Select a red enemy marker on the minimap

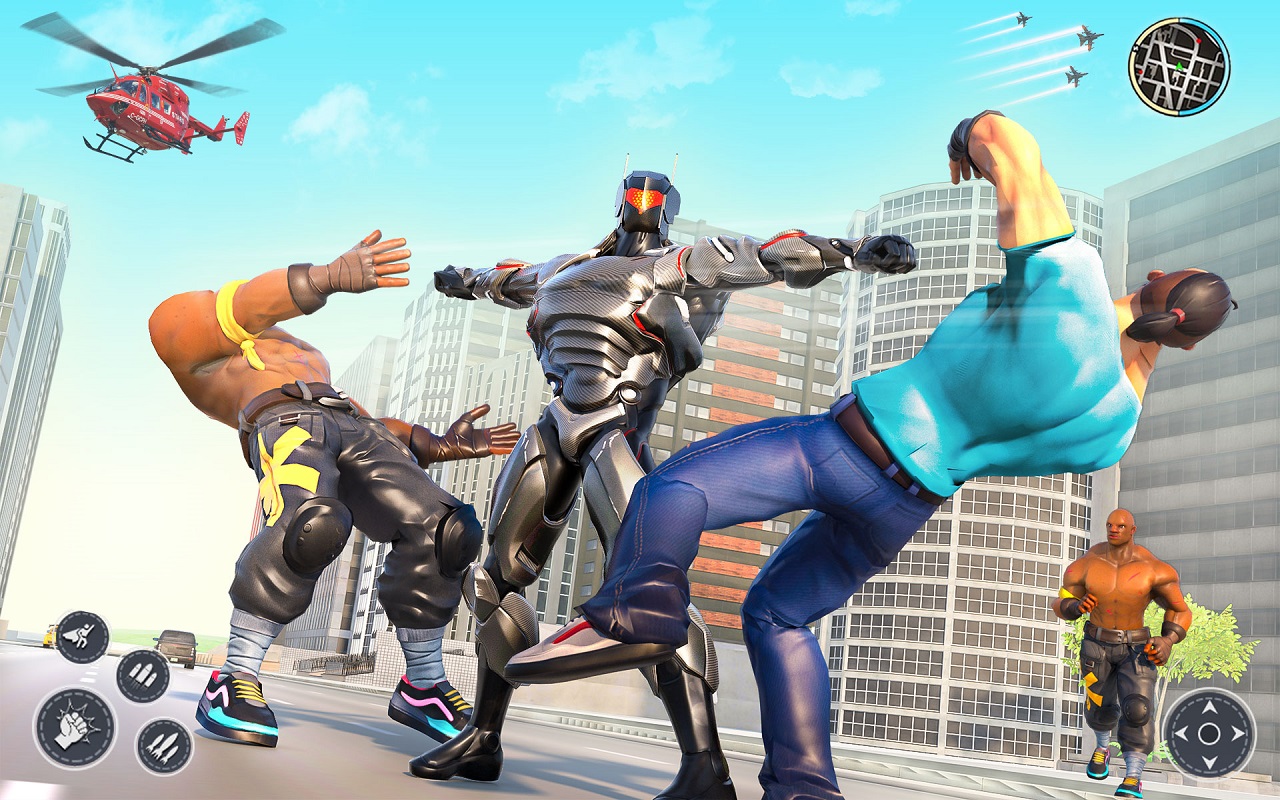click(x=1199, y=40)
